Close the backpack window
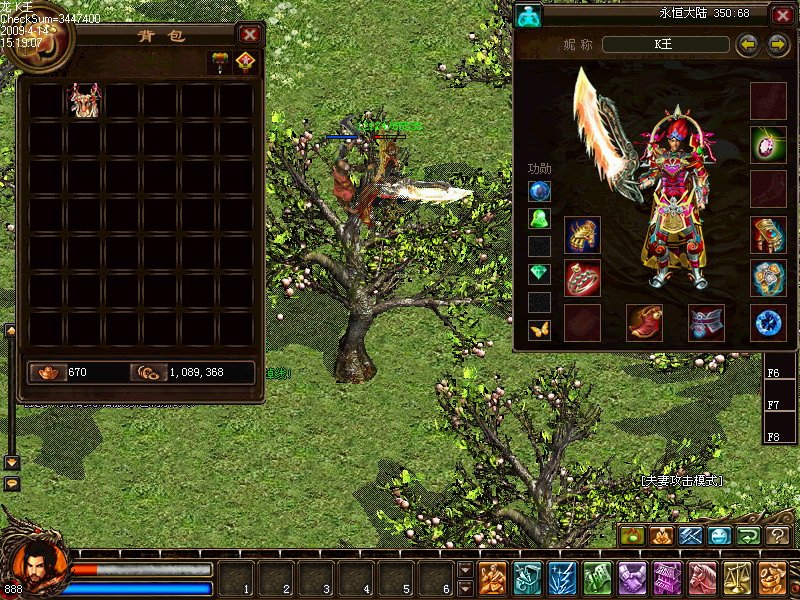This screenshot has width=800, height=600. pyautogui.click(x=249, y=35)
